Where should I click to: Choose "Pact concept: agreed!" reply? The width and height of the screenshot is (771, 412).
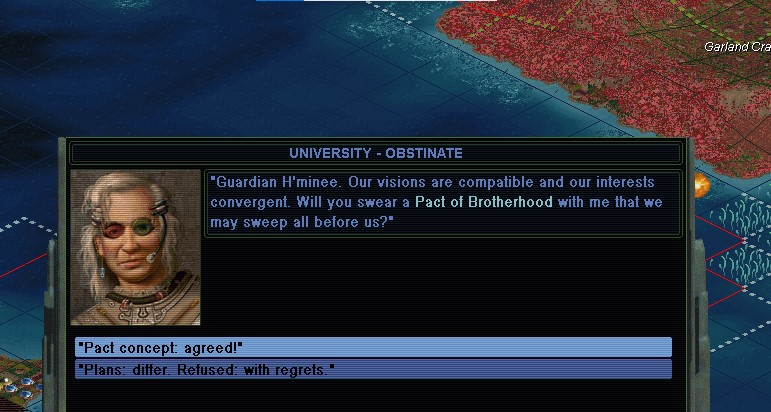373,347
